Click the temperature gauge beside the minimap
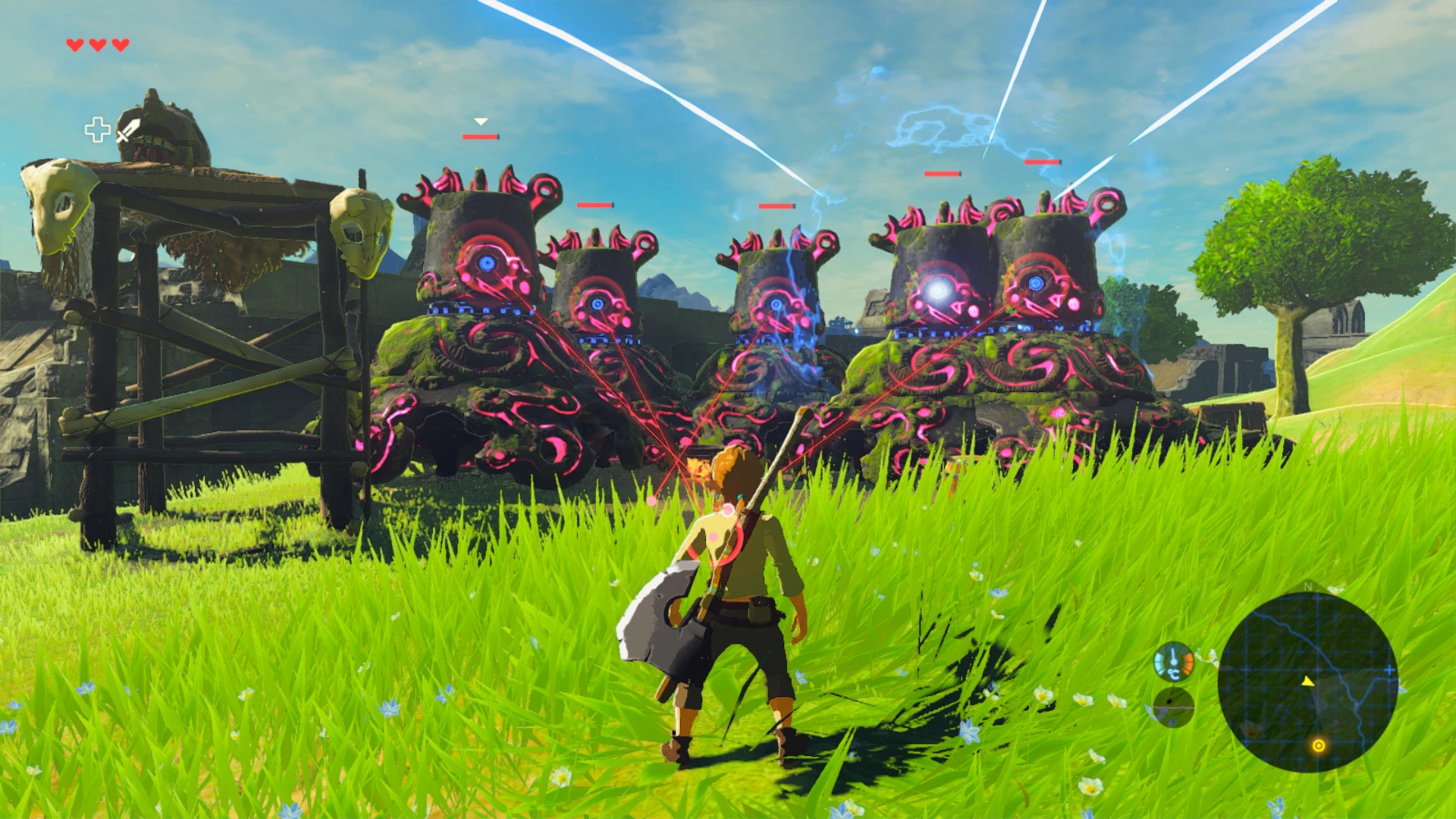 pyautogui.click(x=1173, y=662)
